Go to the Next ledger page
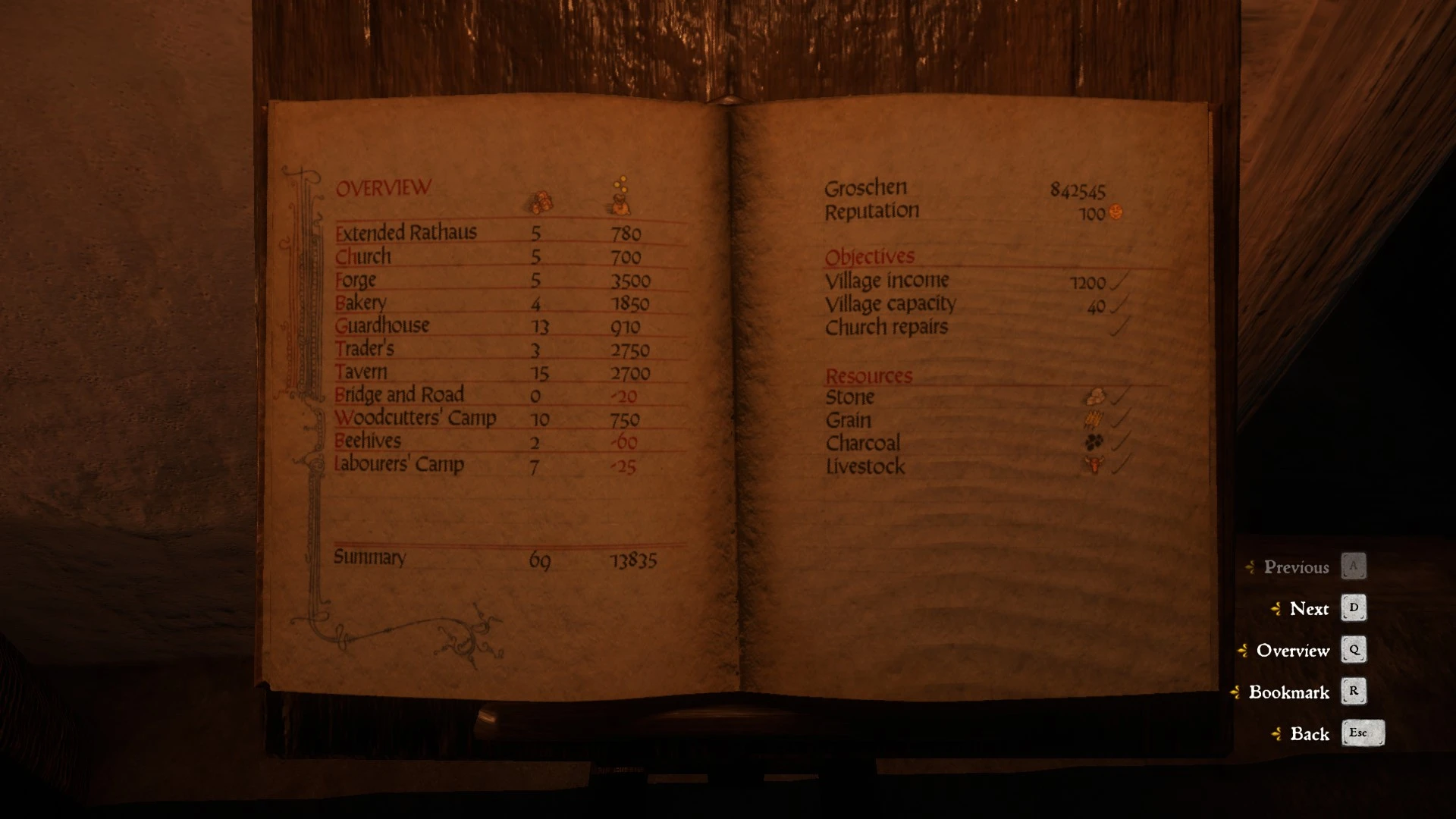Viewport: 1456px width, 819px height. pyautogui.click(x=1309, y=609)
